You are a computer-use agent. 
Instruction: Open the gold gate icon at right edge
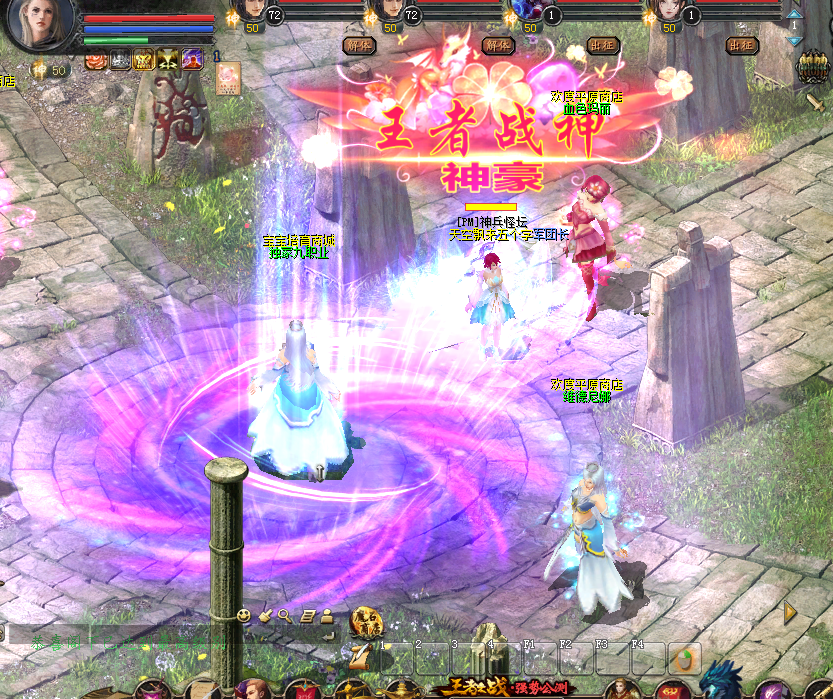pos(811,68)
